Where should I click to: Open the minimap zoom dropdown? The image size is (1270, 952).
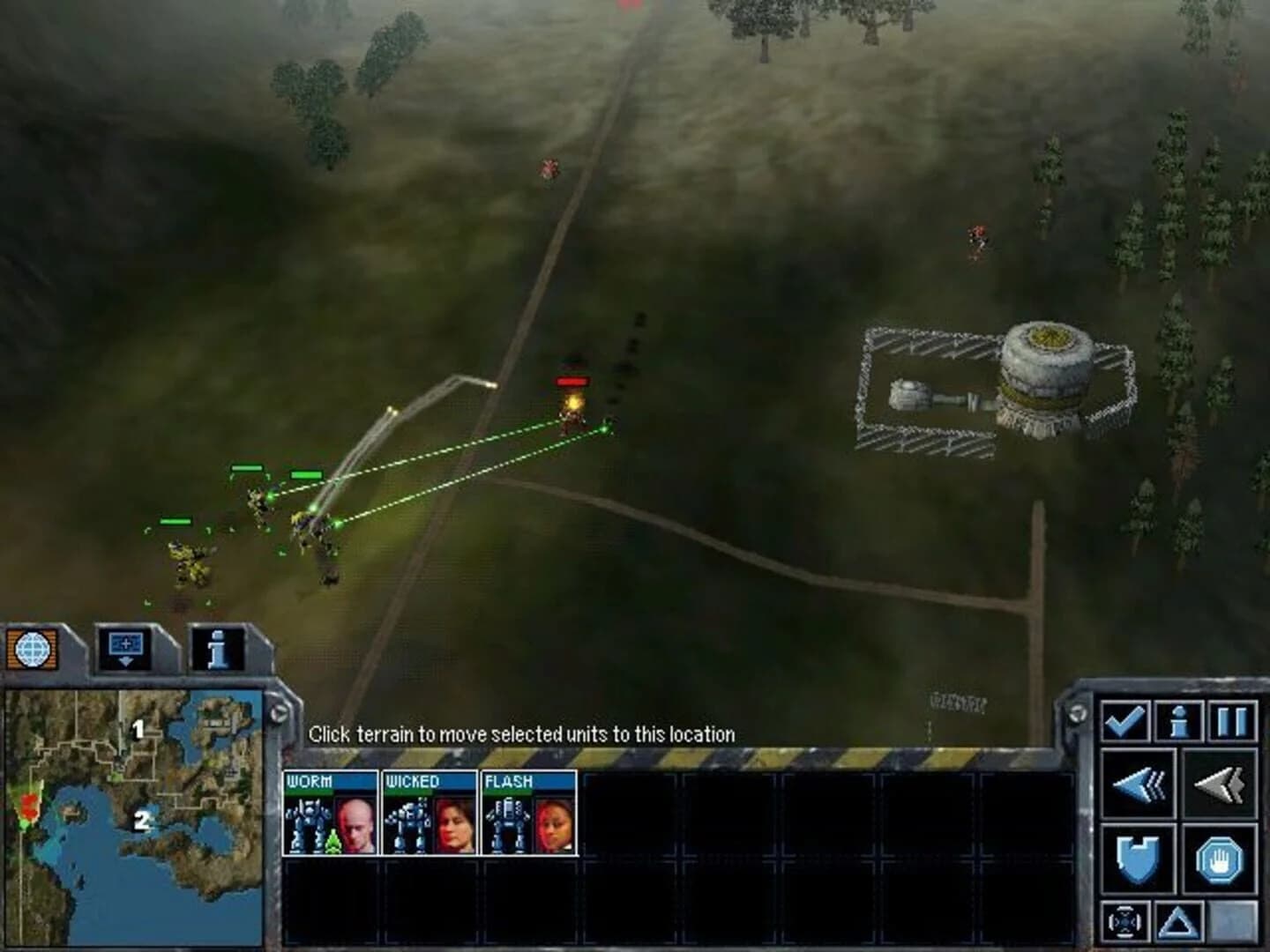[x=124, y=649]
